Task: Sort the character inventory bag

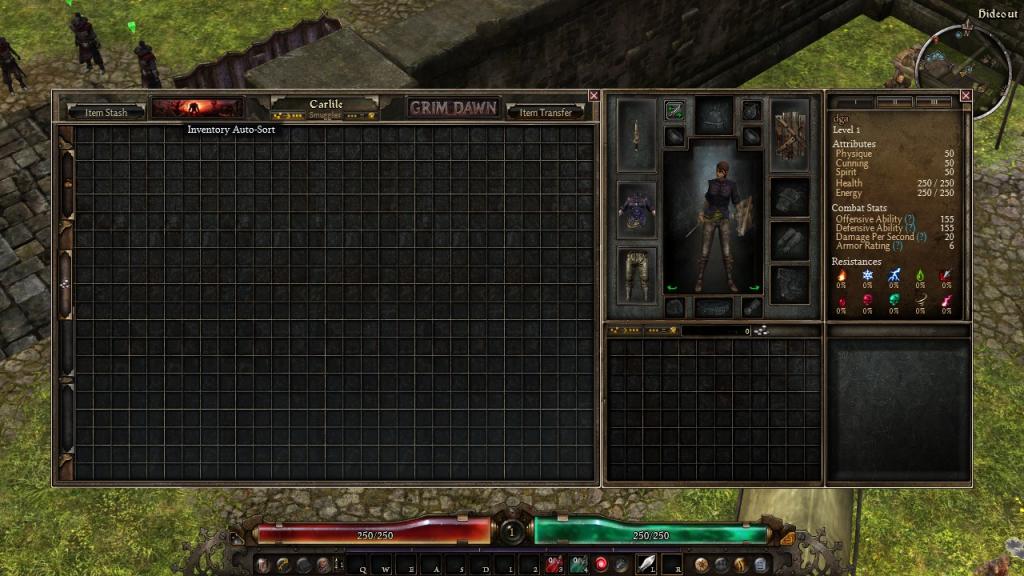Action: click(761, 330)
